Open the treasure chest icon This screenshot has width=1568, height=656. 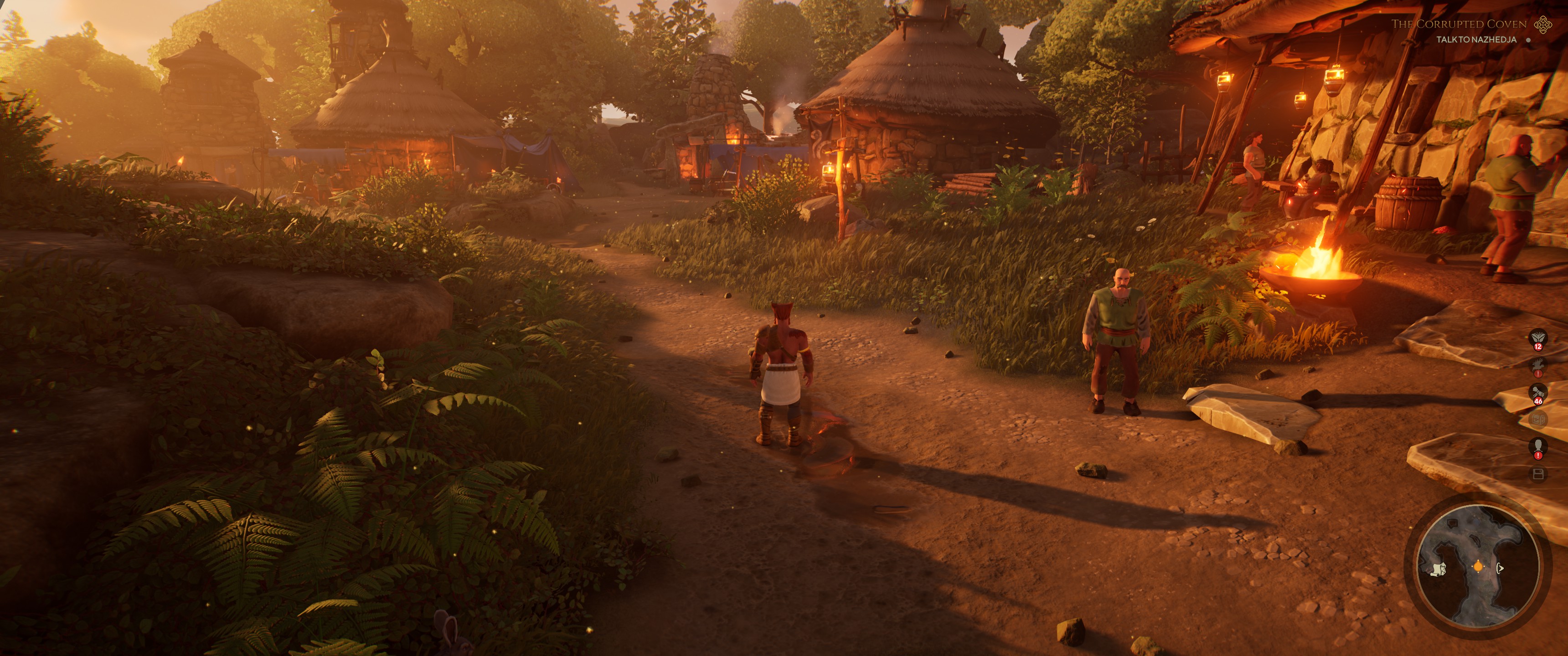[1538, 420]
